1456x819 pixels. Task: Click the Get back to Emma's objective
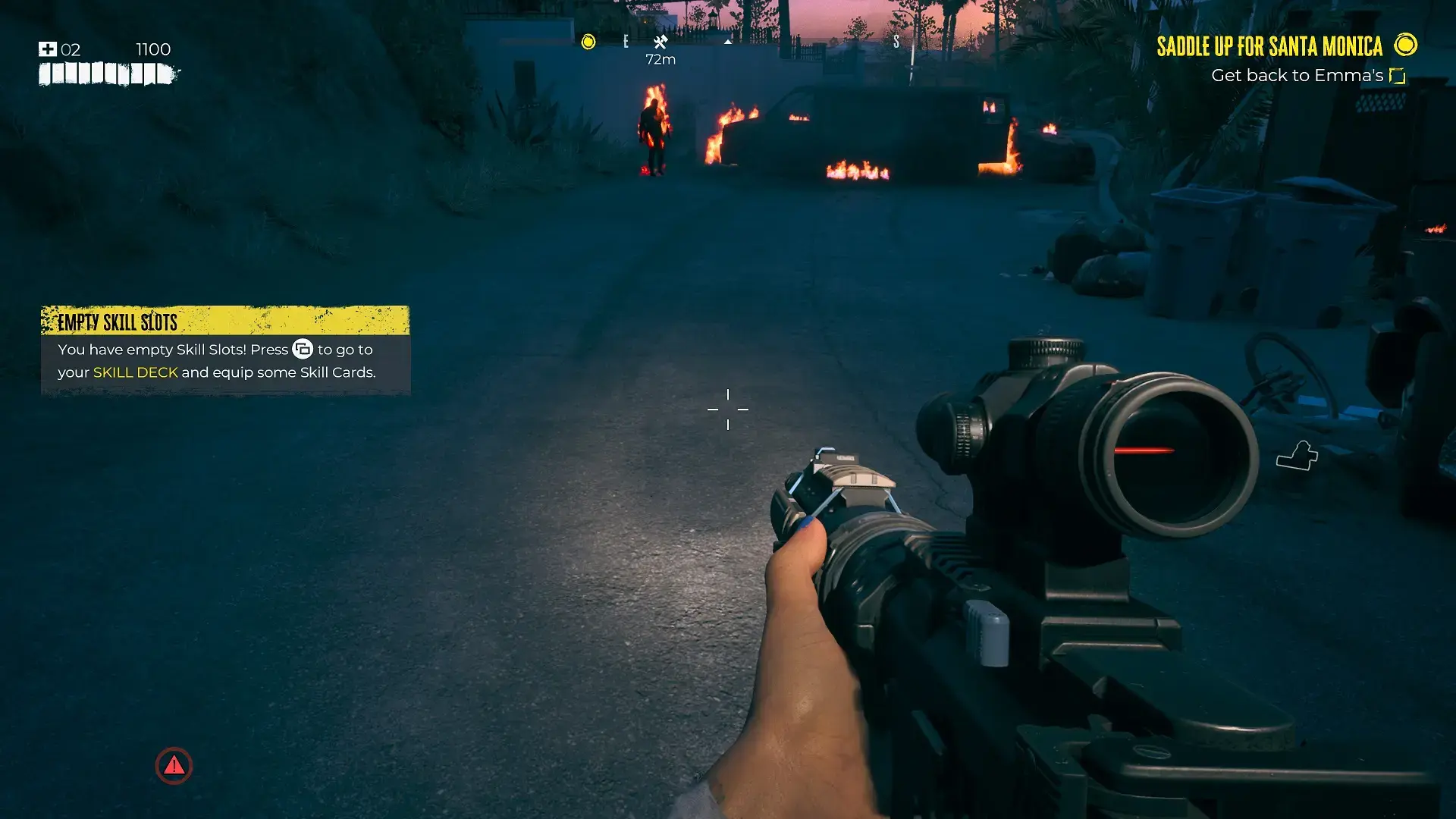coord(1297,76)
